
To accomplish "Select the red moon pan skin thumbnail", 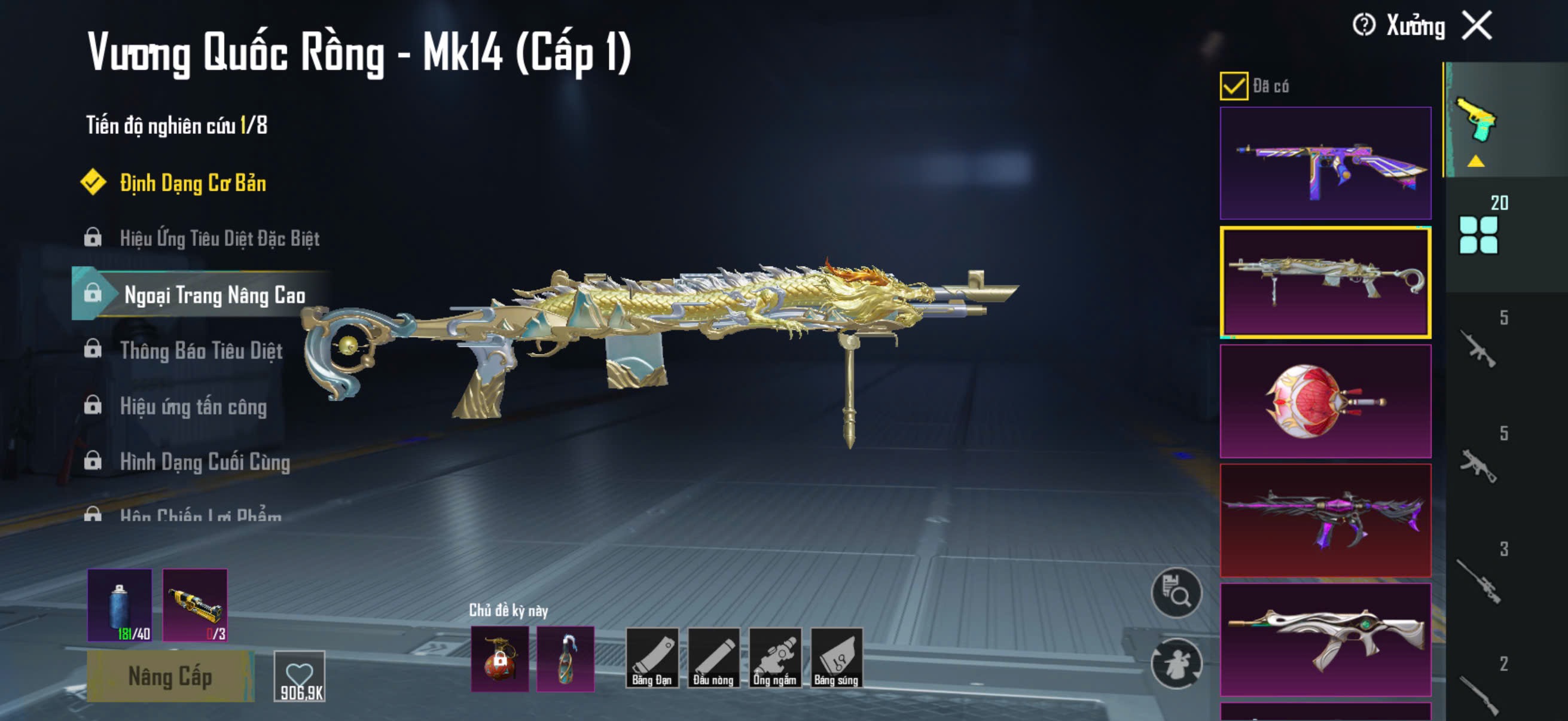I will point(1325,402).
